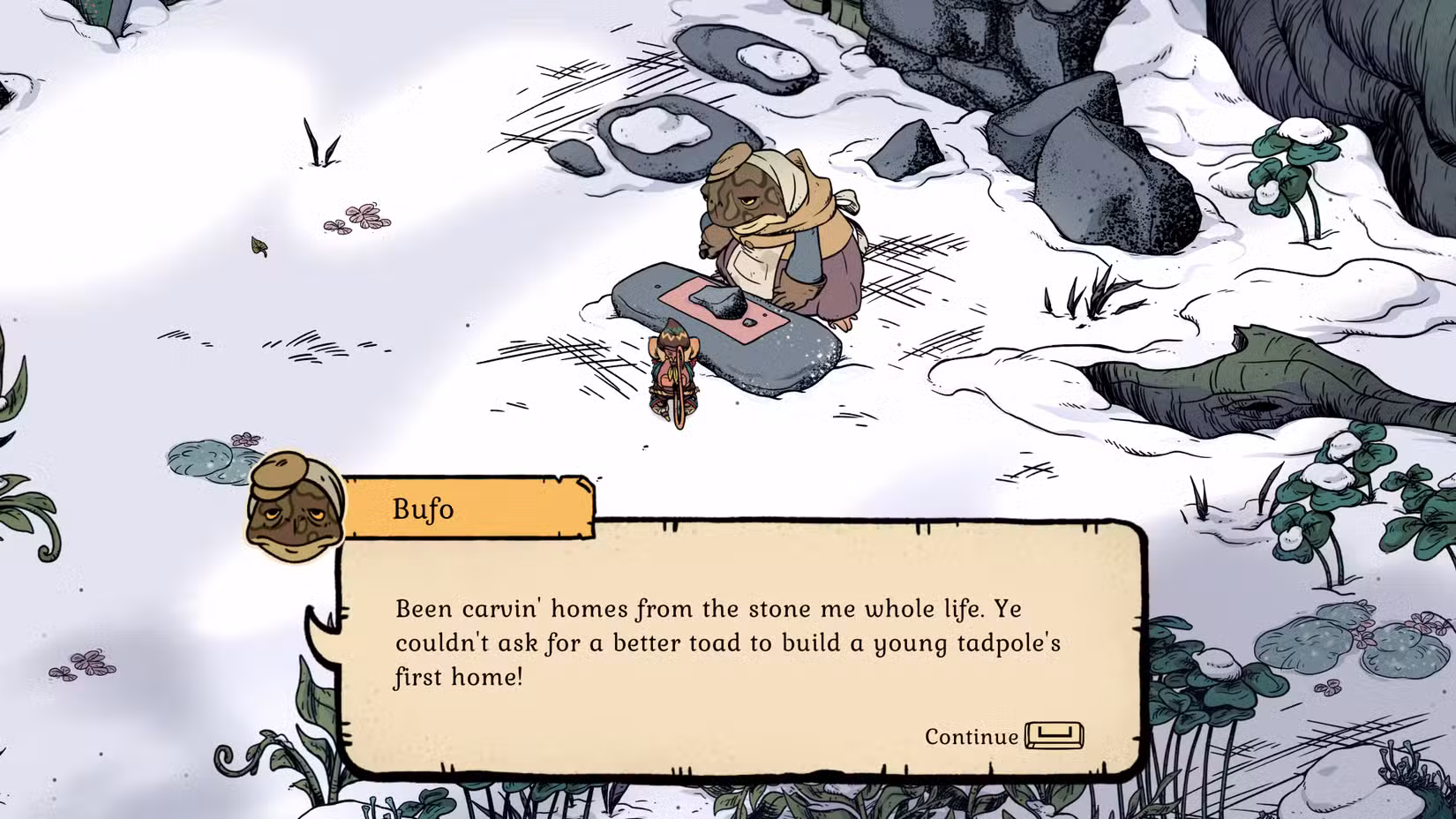Image resolution: width=1456 pixels, height=819 pixels.
Task: Click the Continue button to advance dialogue
Action: point(972,738)
